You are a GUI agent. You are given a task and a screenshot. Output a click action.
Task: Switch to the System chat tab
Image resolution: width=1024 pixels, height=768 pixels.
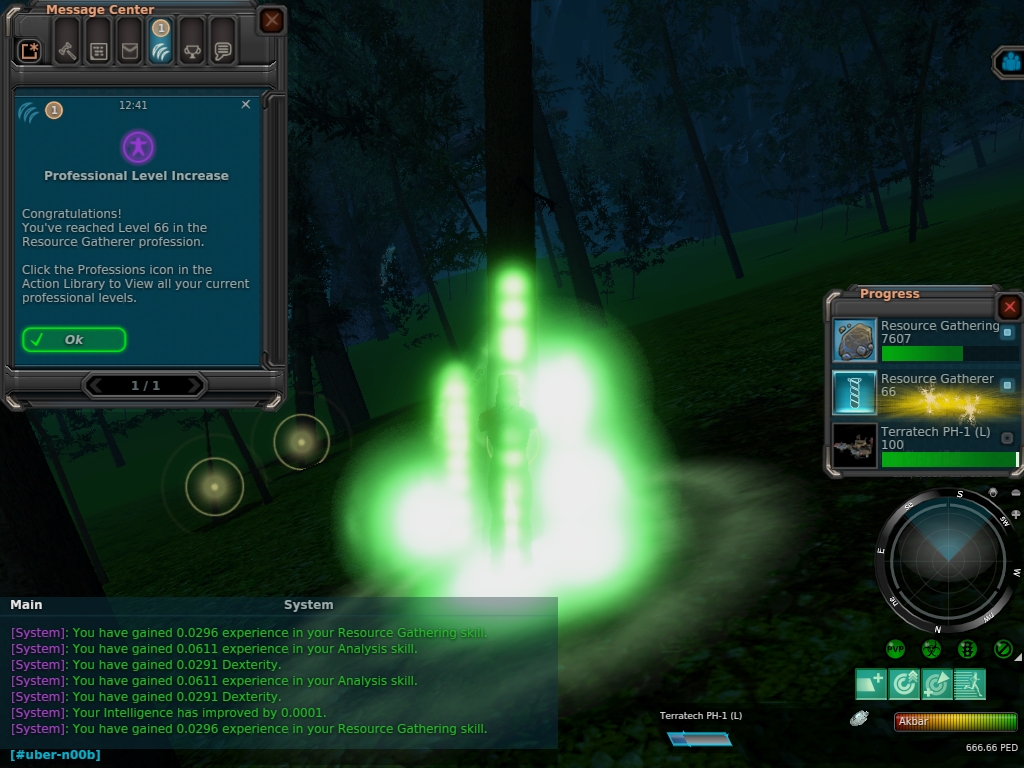pos(308,605)
